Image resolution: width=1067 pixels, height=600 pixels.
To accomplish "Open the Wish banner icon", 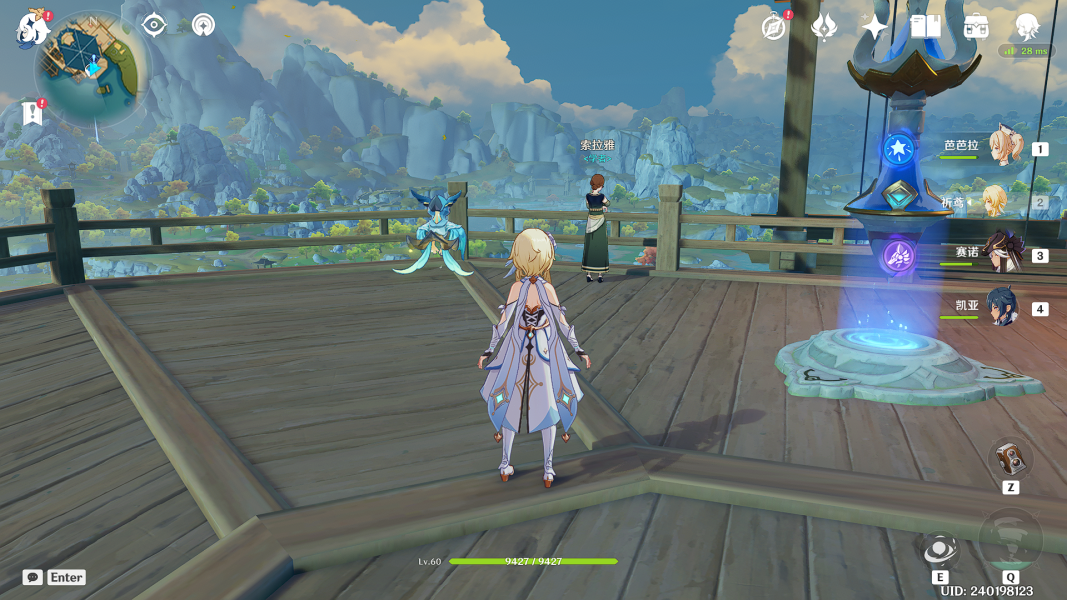I will coord(824,27).
